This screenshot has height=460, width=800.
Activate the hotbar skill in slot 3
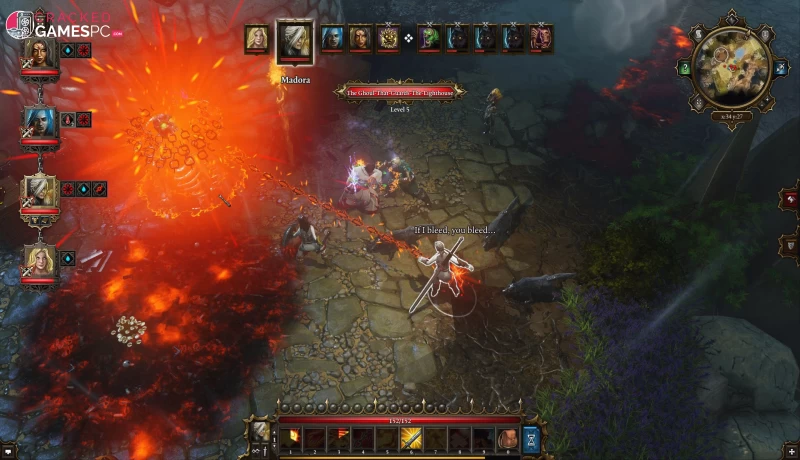340,438
